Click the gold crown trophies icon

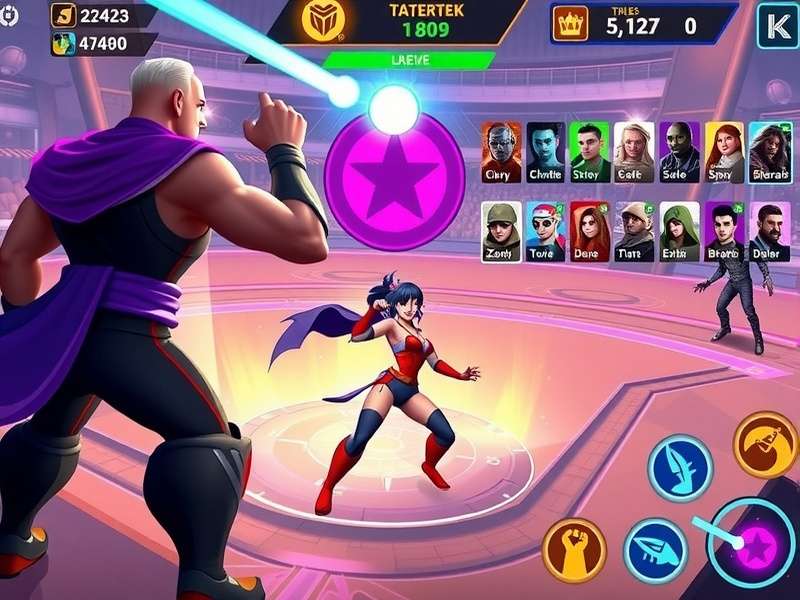571,24
